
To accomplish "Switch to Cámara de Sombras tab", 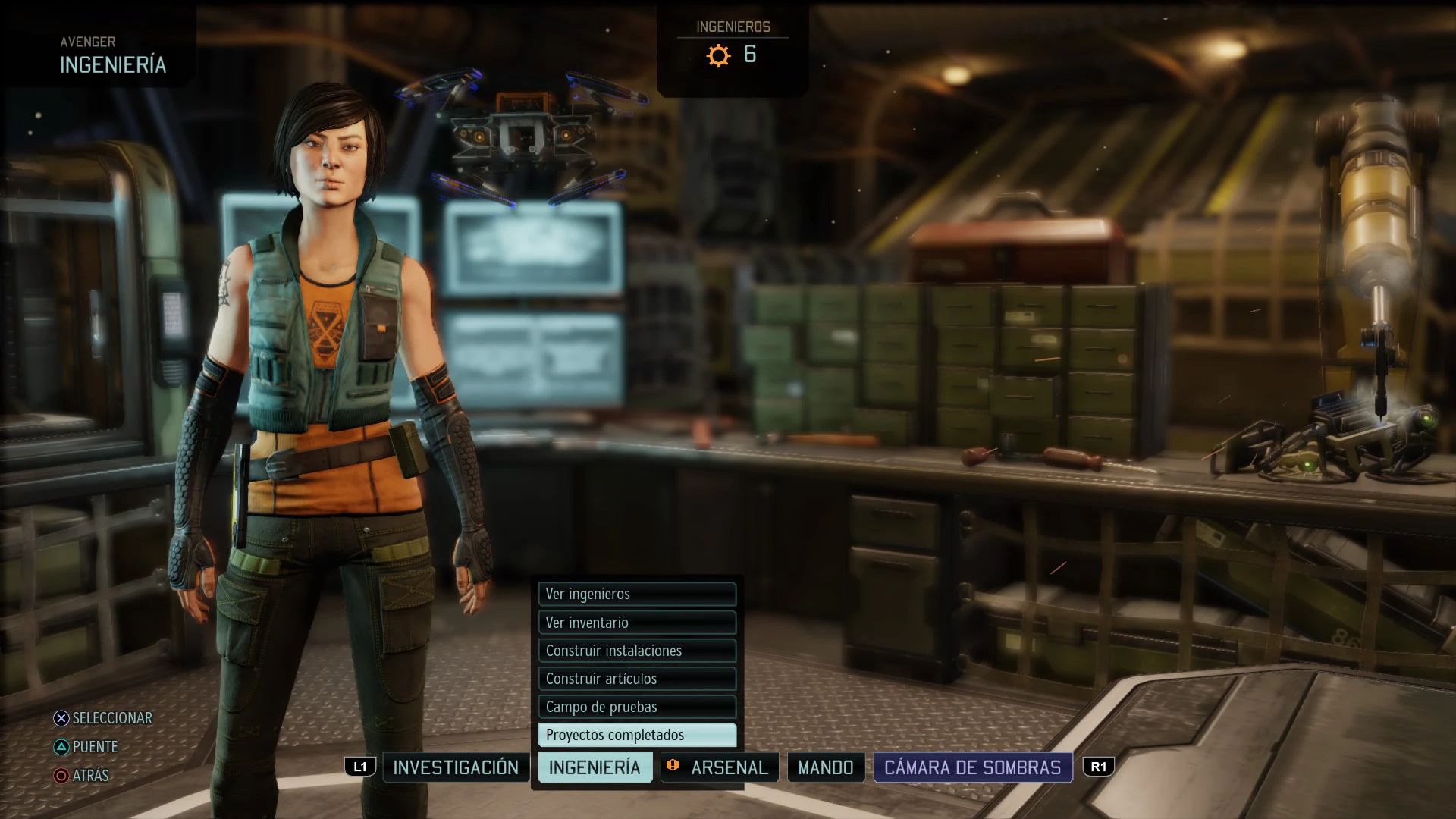I will (973, 767).
